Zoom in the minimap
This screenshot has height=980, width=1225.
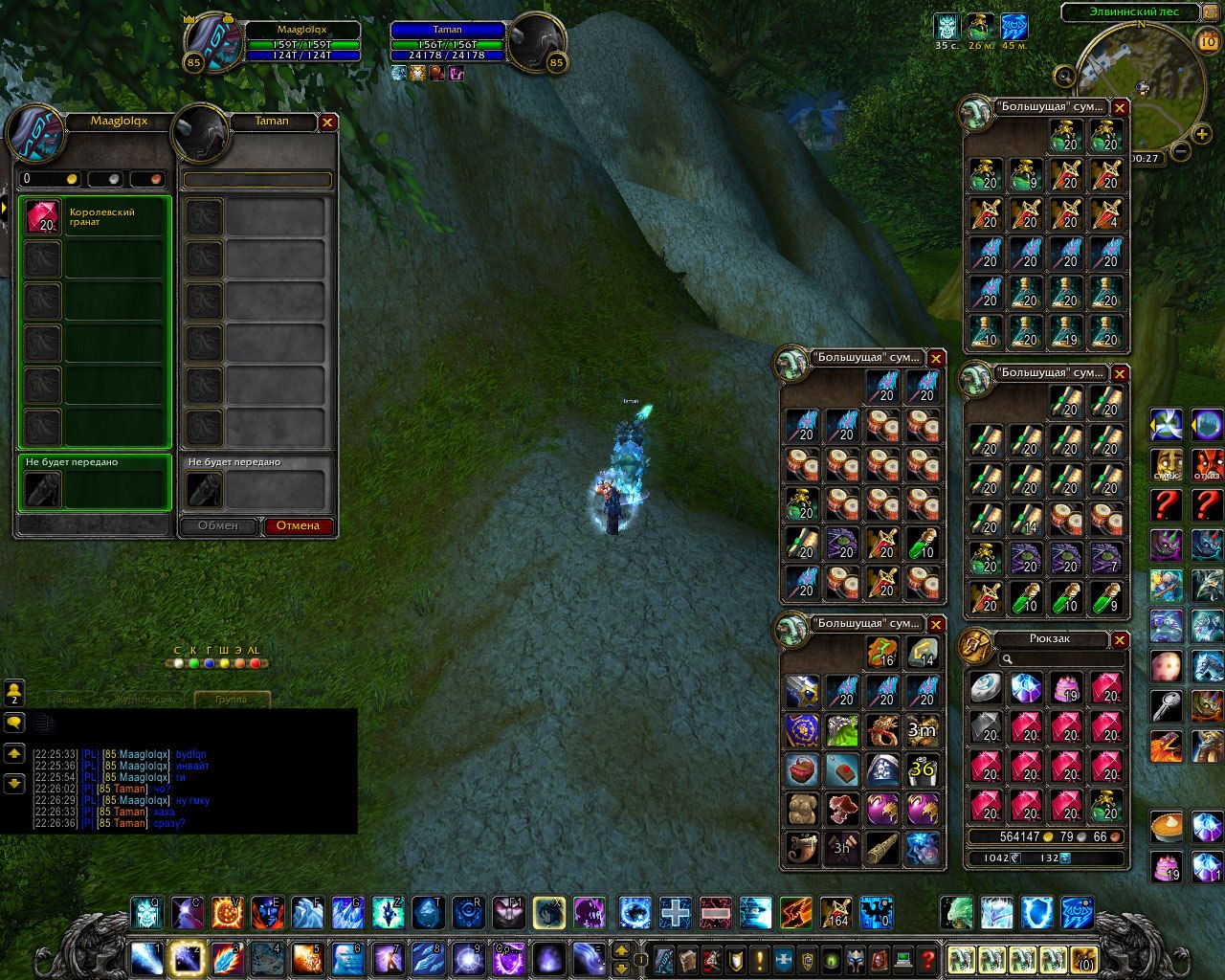(x=1202, y=135)
